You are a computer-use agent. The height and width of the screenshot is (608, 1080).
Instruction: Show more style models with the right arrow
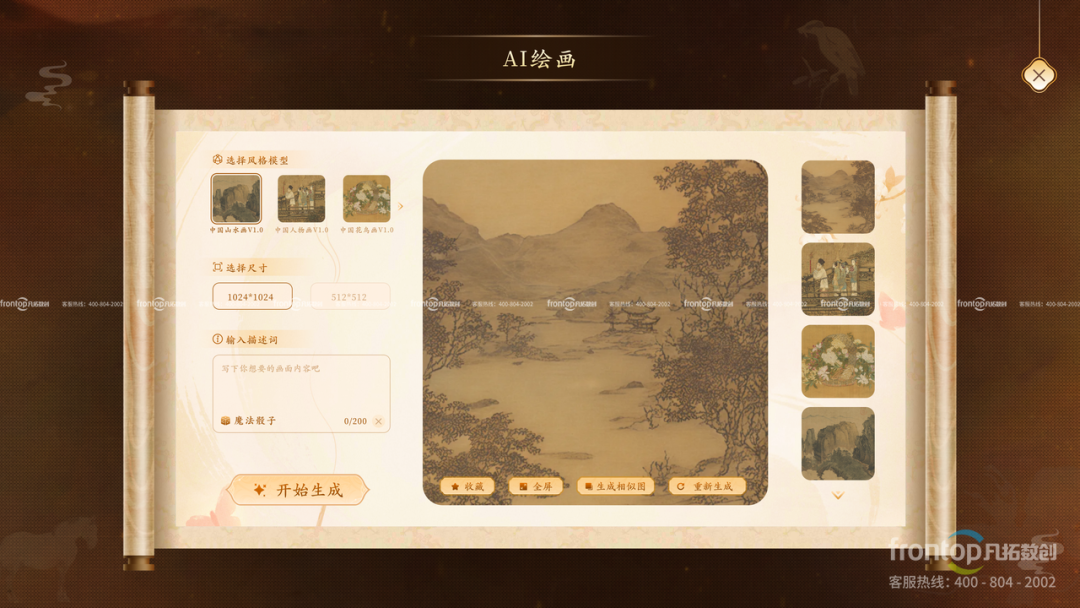coord(401,207)
